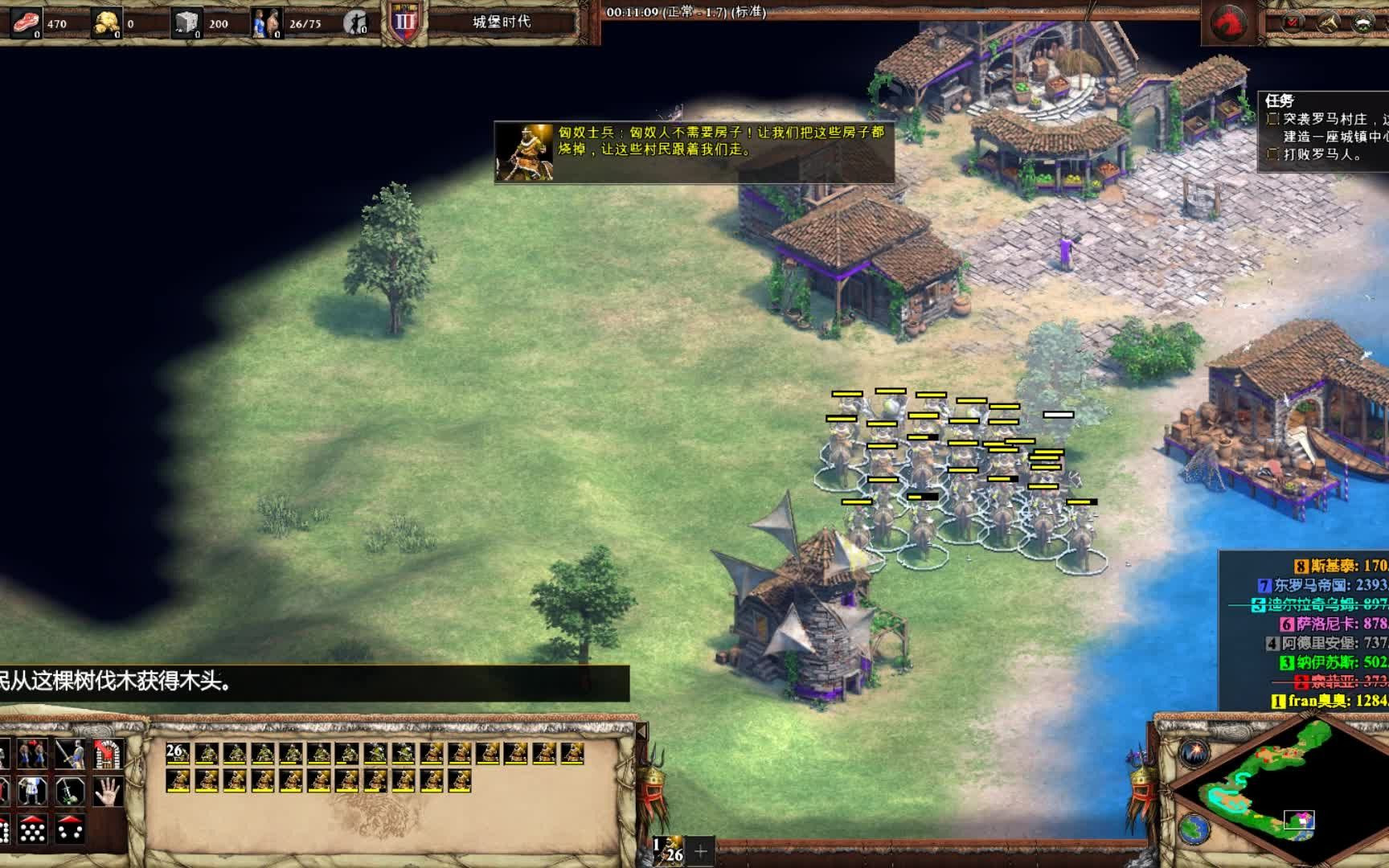Viewport: 1389px width, 868px height.
Task: Activate the flare signal button beside minimap
Action: [x=1196, y=753]
